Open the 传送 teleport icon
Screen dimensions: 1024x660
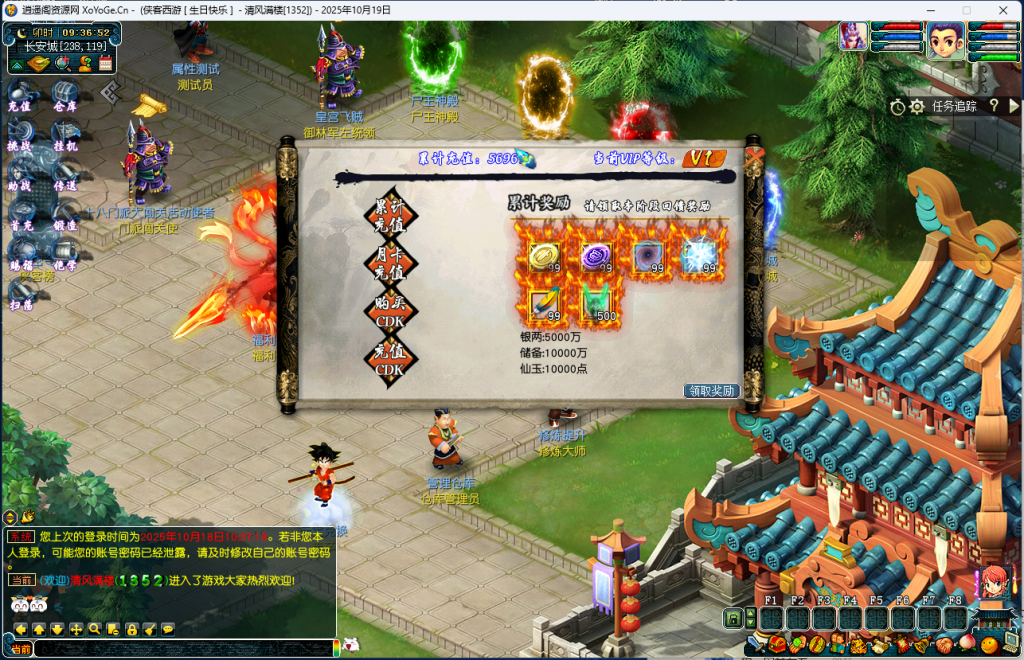[x=65, y=177]
